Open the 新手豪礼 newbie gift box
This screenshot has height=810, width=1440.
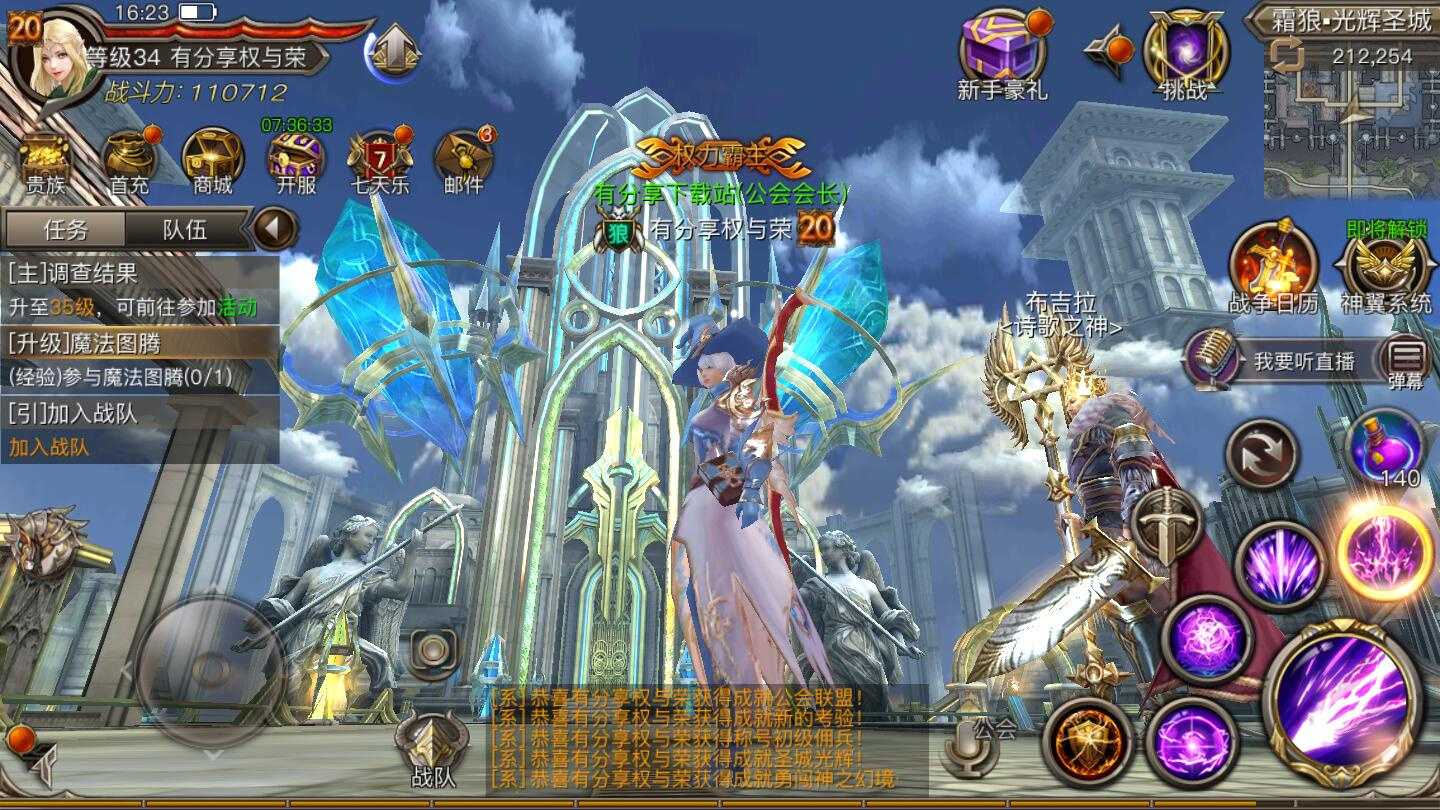(1002, 55)
